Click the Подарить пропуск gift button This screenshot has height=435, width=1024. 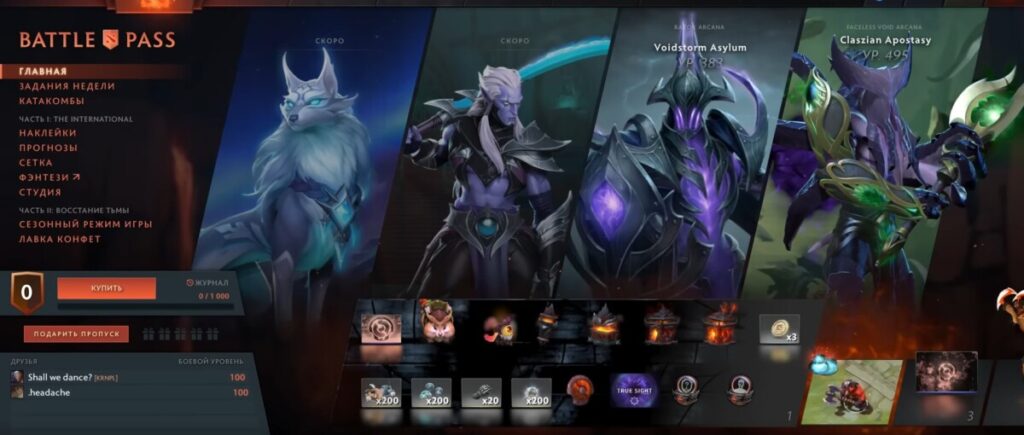point(77,334)
